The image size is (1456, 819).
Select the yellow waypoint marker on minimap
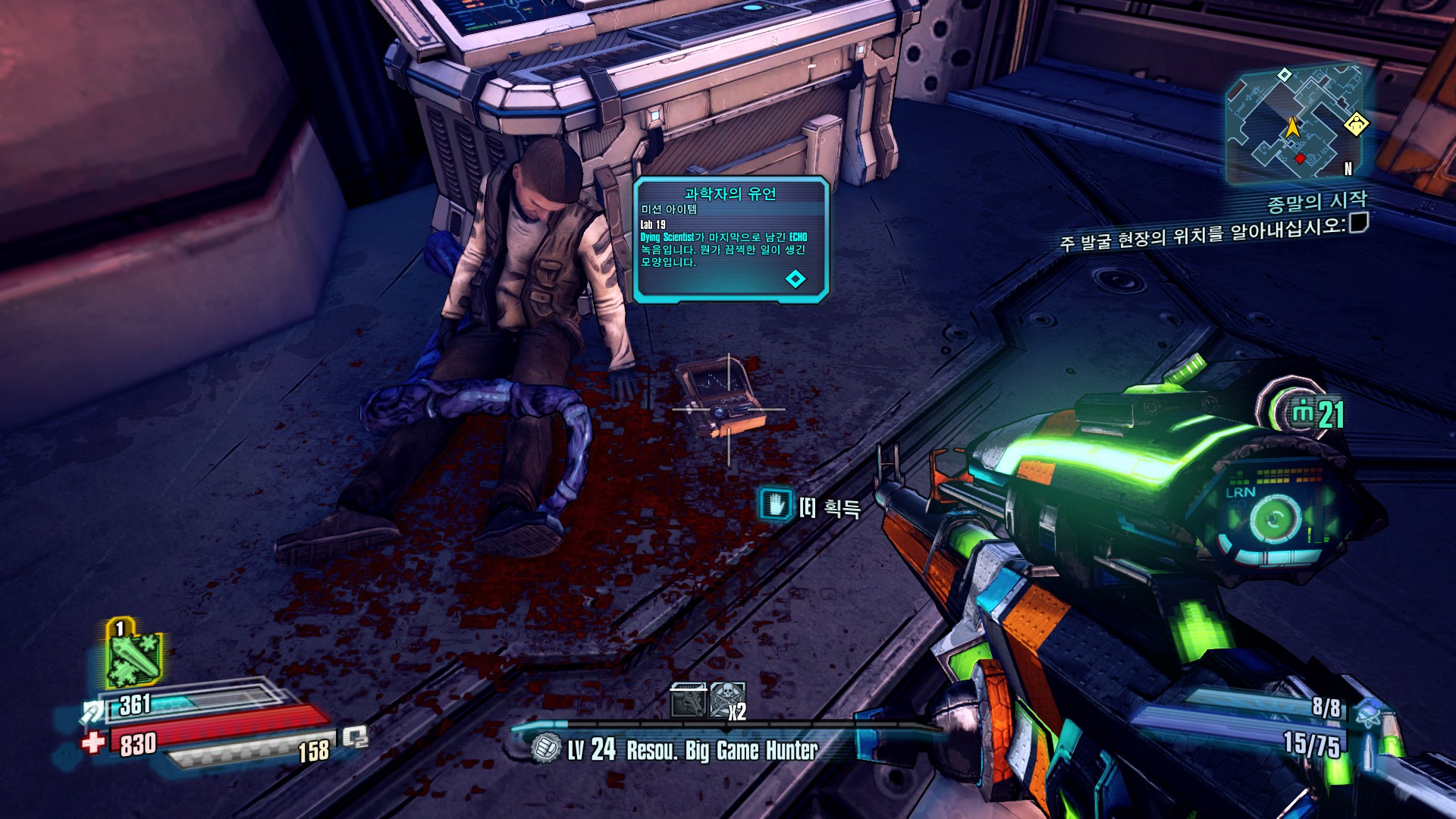click(x=1356, y=124)
